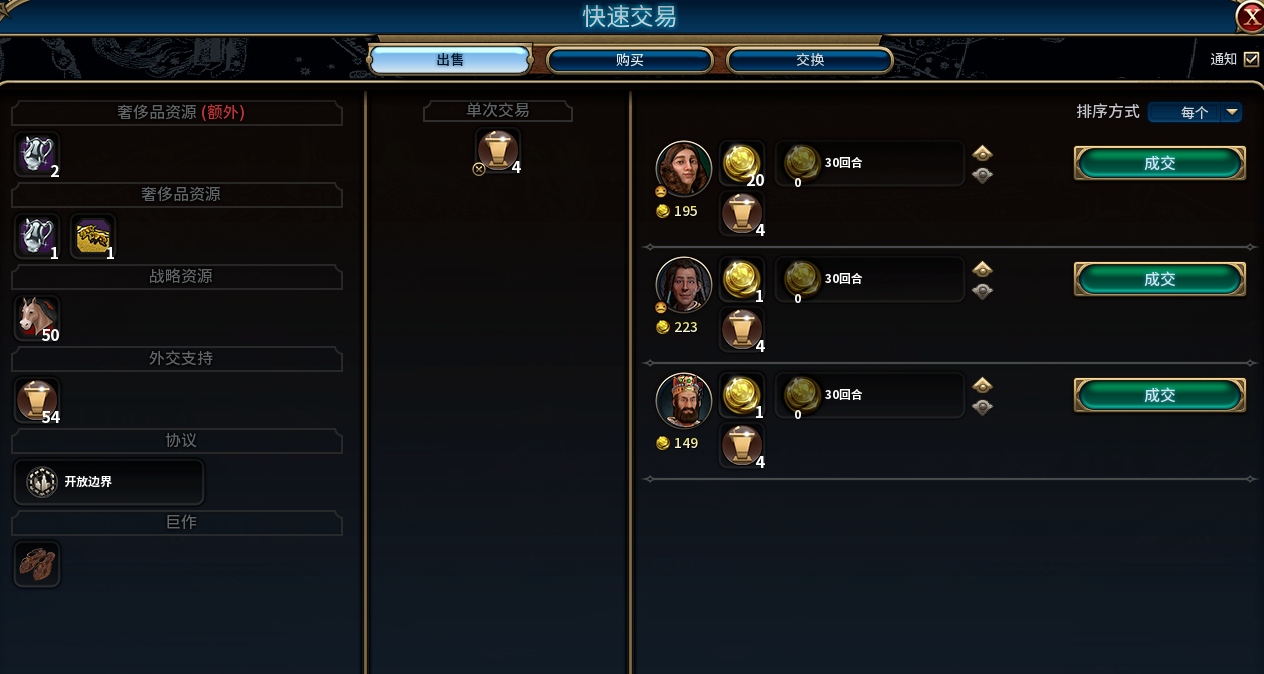Select the horse strategic resource
The image size is (1264, 674).
click(x=37, y=317)
